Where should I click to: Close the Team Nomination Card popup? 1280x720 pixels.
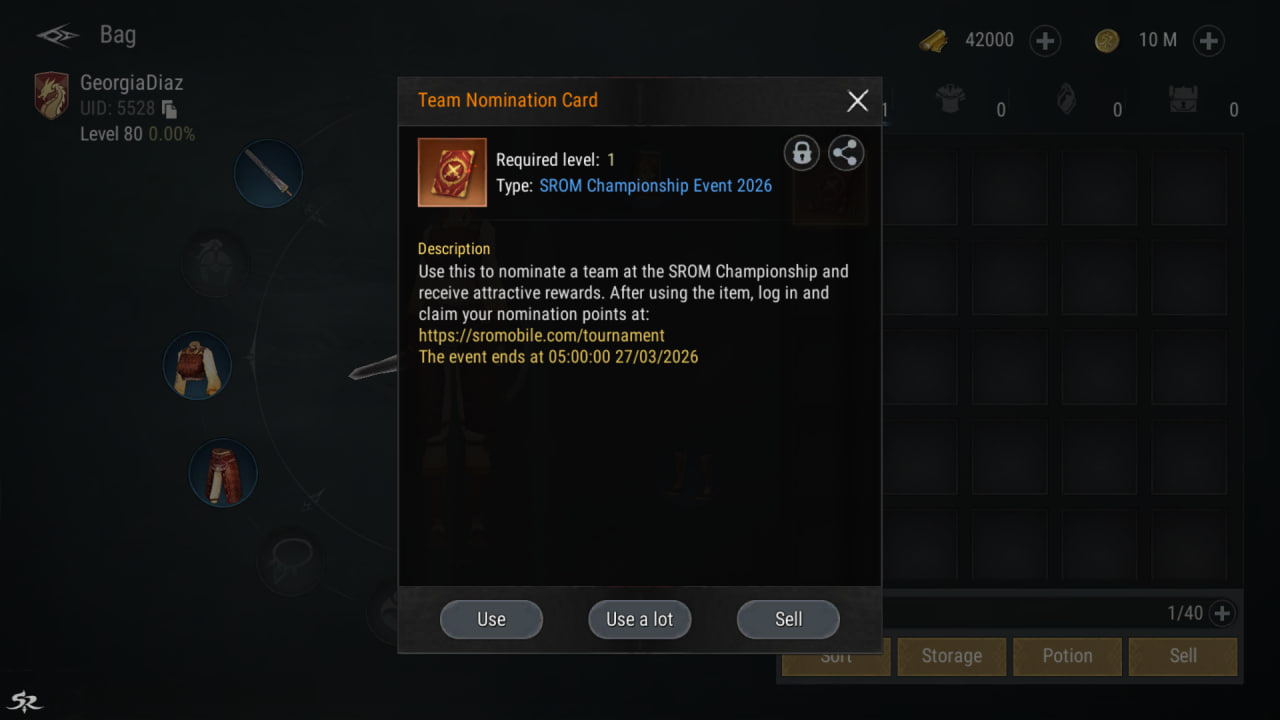coord(857,100)
